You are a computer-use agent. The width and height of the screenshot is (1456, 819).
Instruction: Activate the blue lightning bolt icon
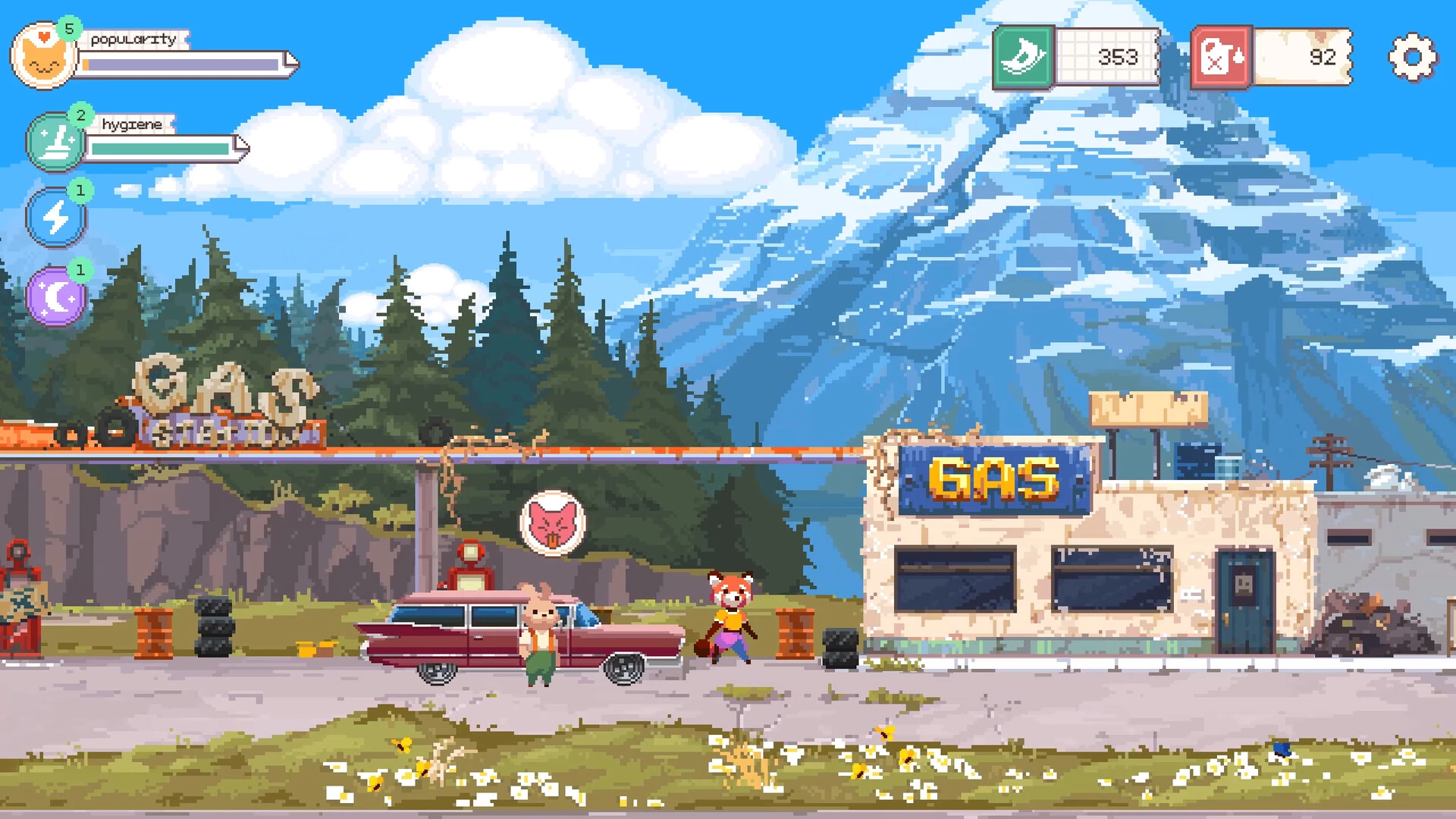tap(55, 218)
